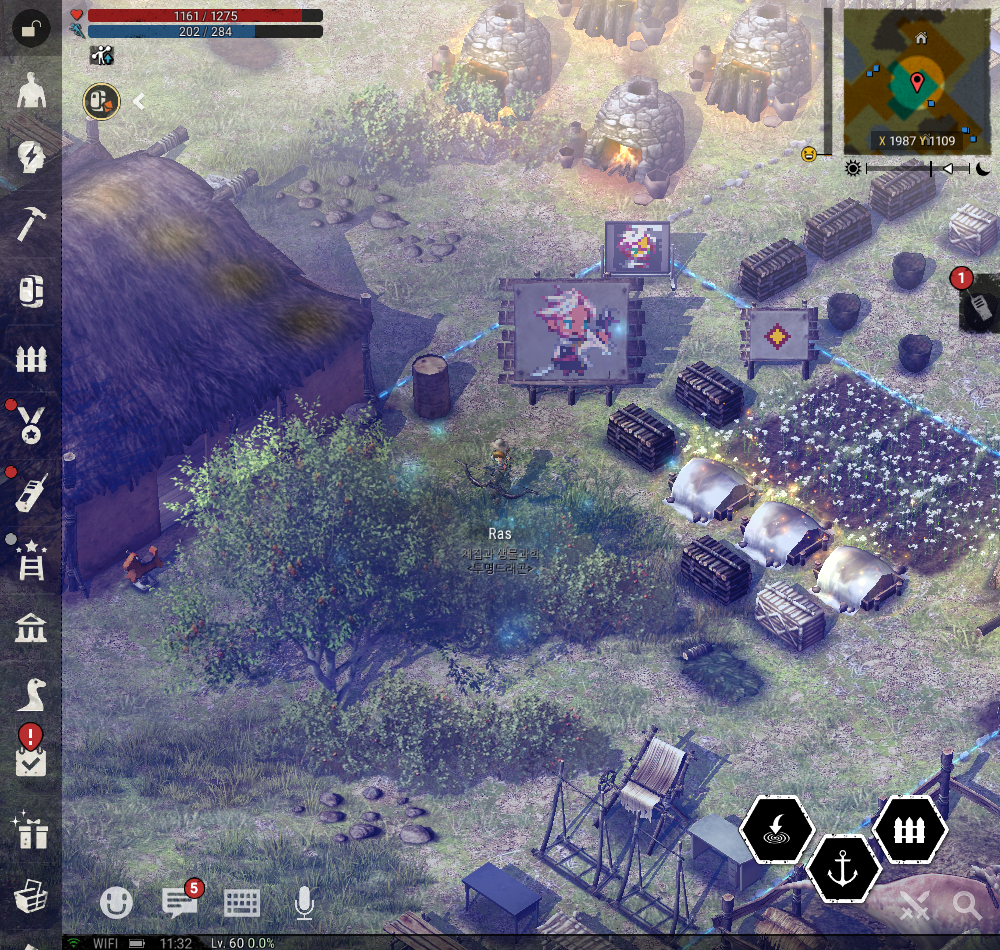Viewport: 1000px width, 950px height.
Task: Open the hammer crafting menu
Action: pos(31,223)
